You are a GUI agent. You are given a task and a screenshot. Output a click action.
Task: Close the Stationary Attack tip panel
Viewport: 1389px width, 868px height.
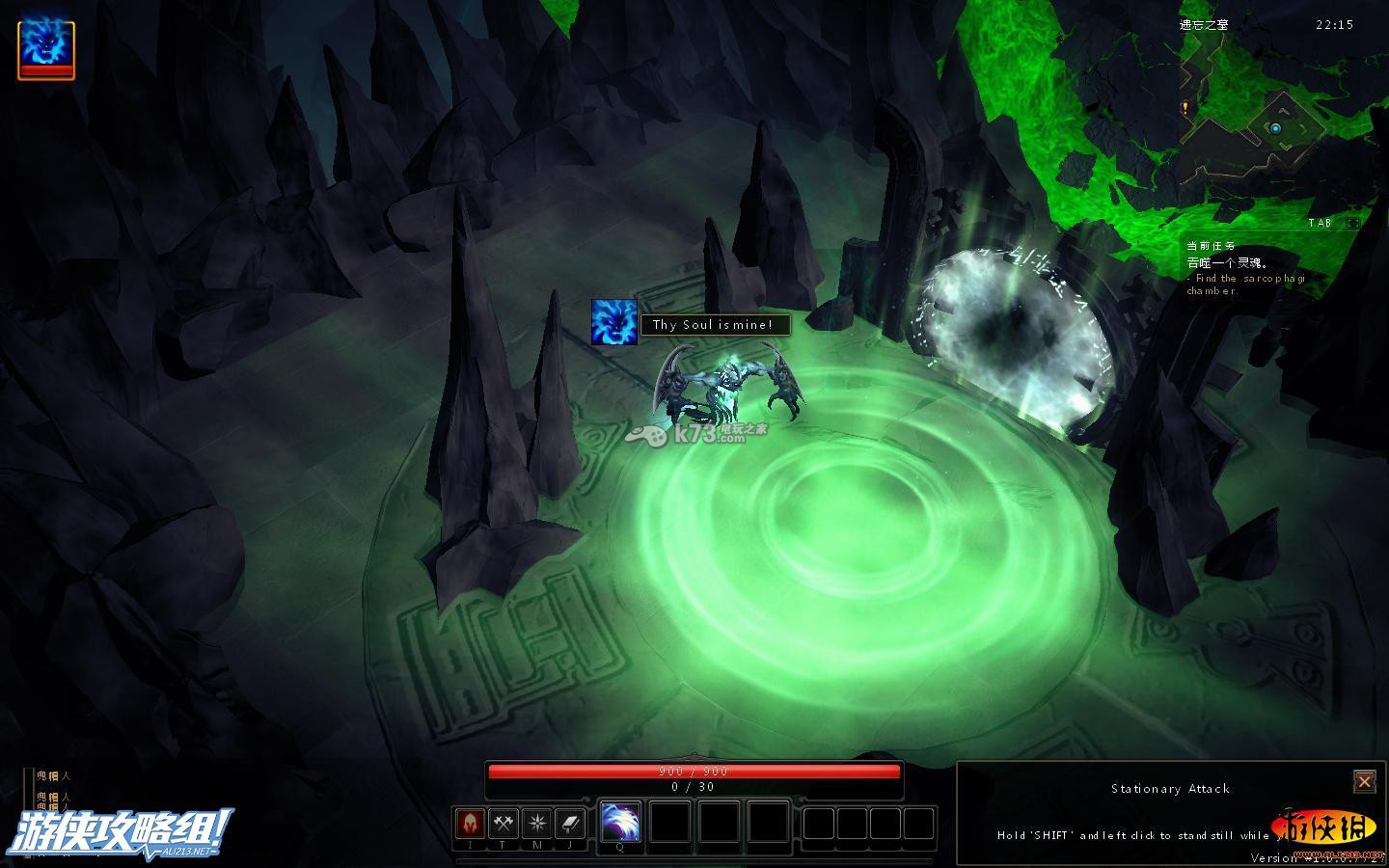point(1364,780)
